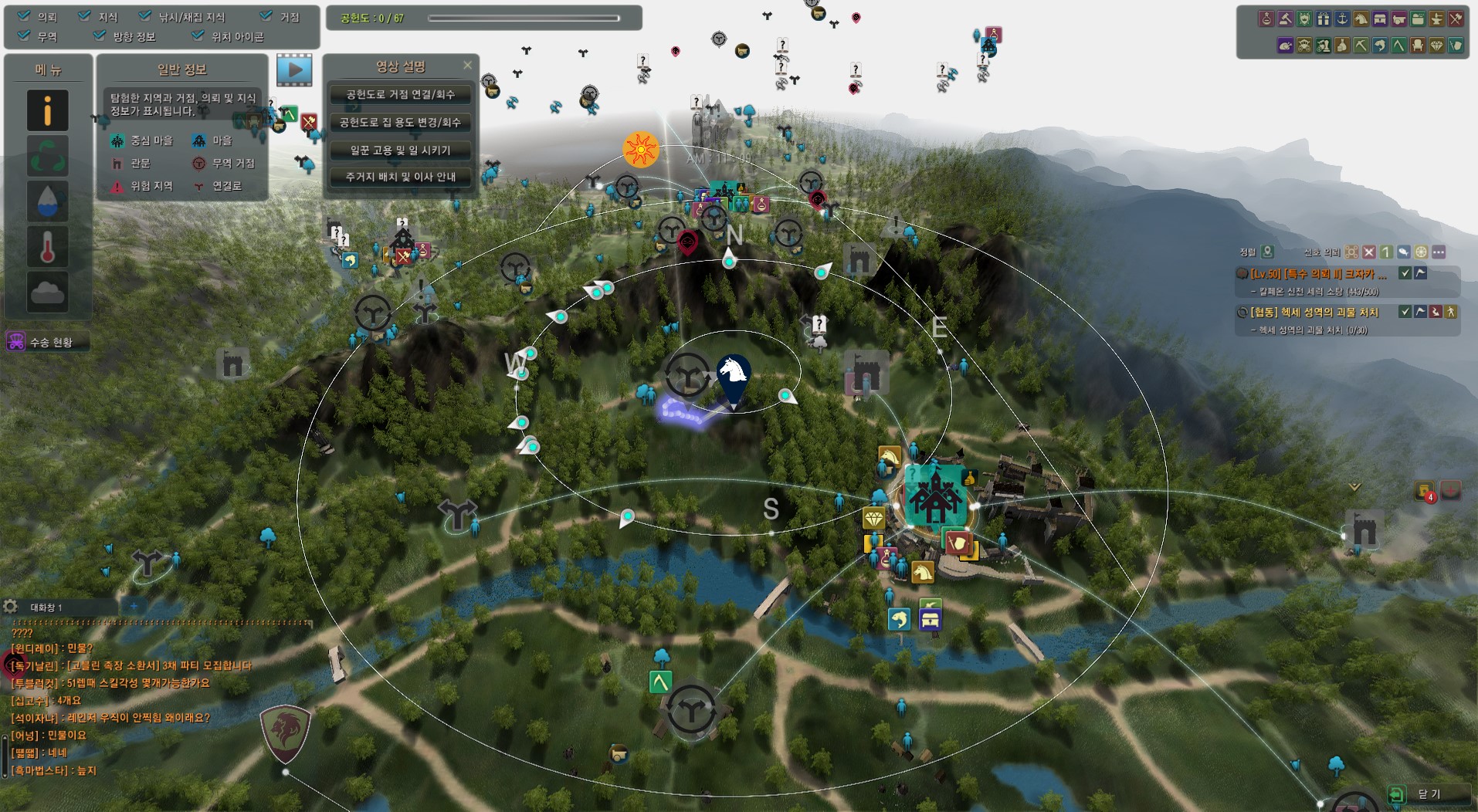The image size is (1478, 812).
Task: Toggle the 방향 정보 direction checkbox
Action: [100, 36]
